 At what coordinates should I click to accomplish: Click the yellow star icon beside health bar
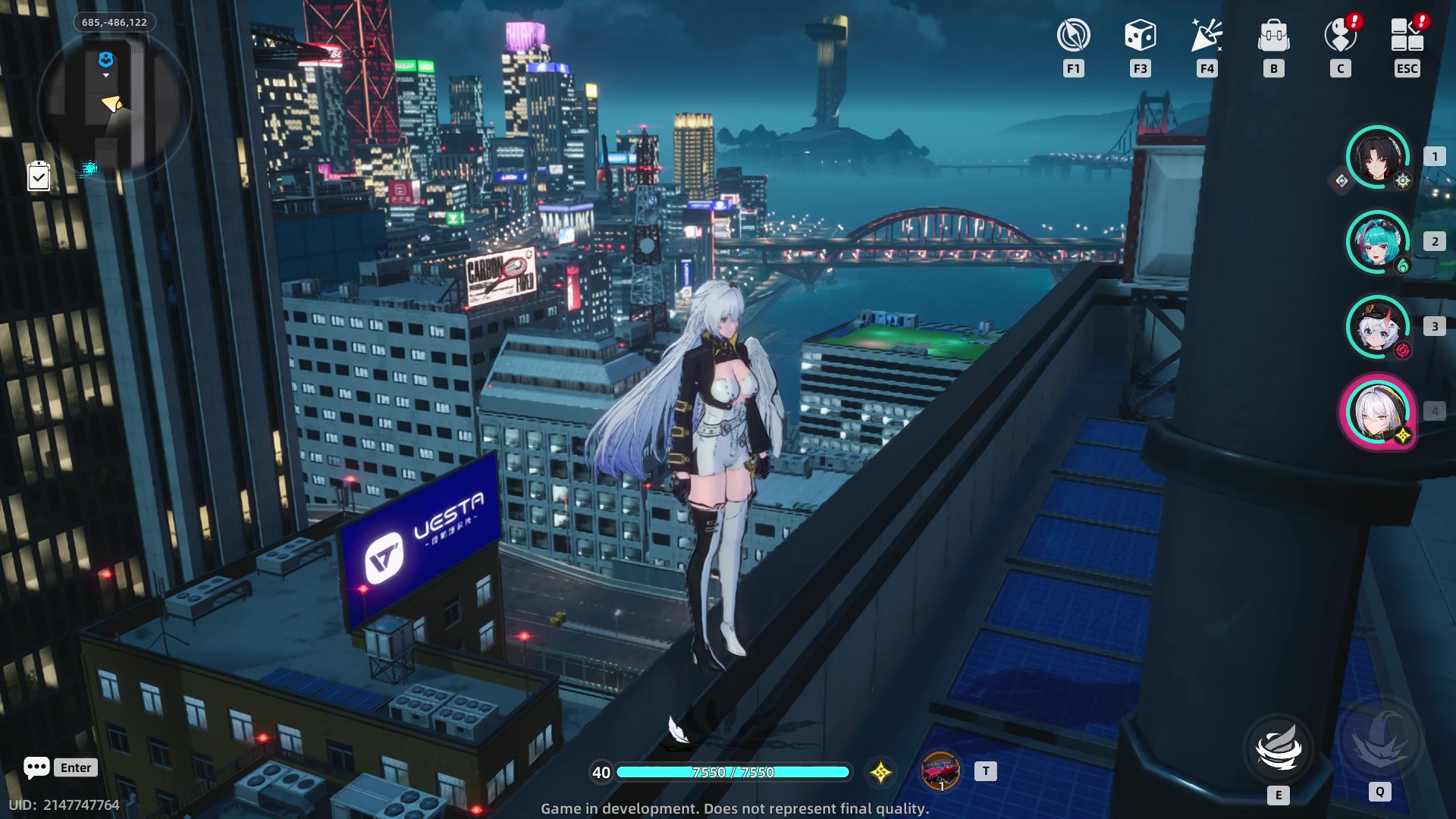880,773
